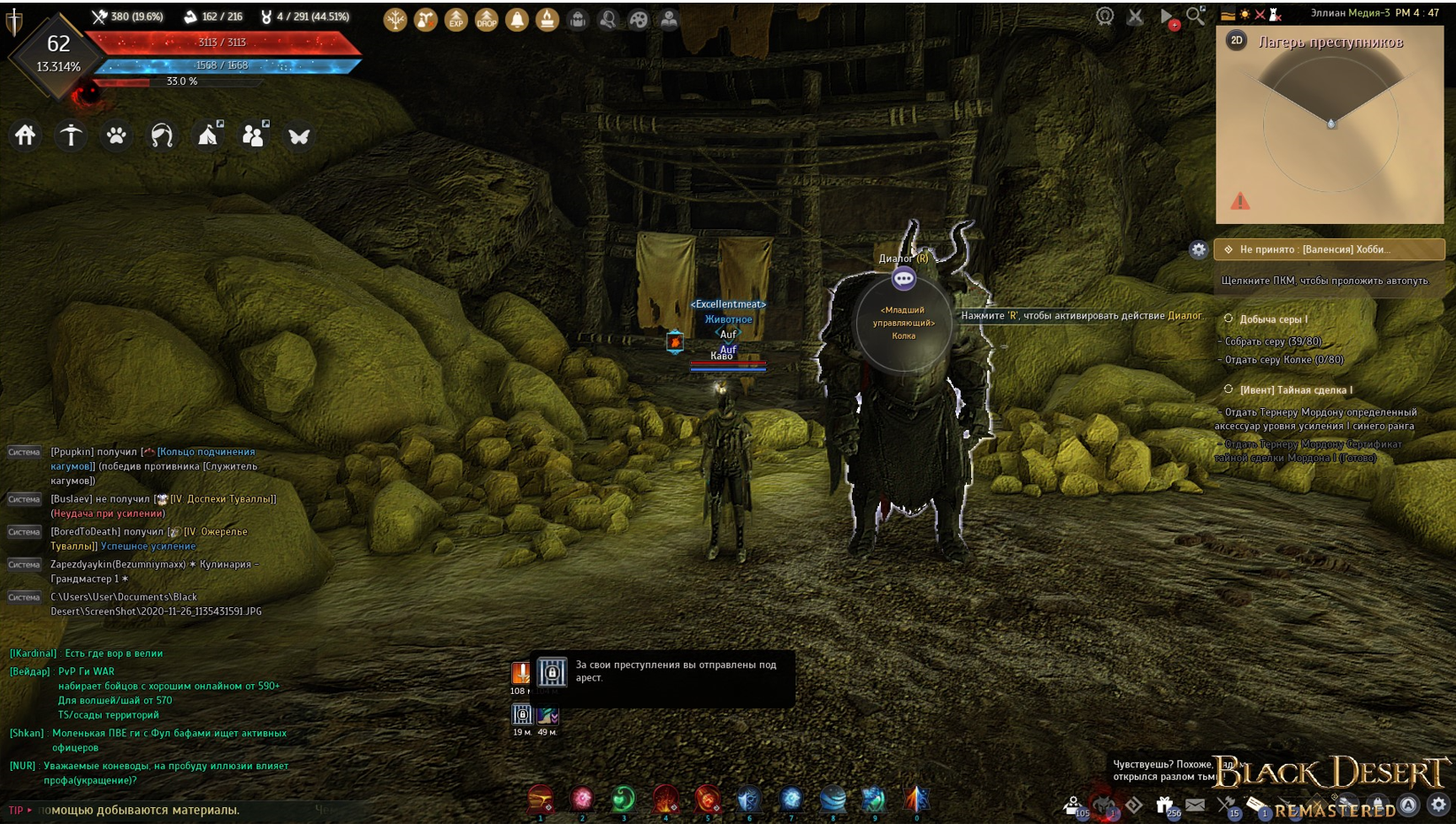Toggle the minimap 2D mode button
Viewport: 1456px width, 824px height.
point(1236,41)
